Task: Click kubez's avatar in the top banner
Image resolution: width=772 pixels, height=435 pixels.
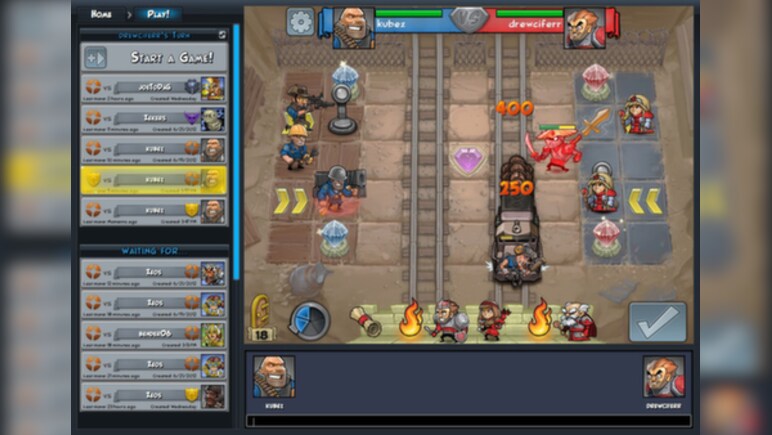Action: (x=352, y=27)
